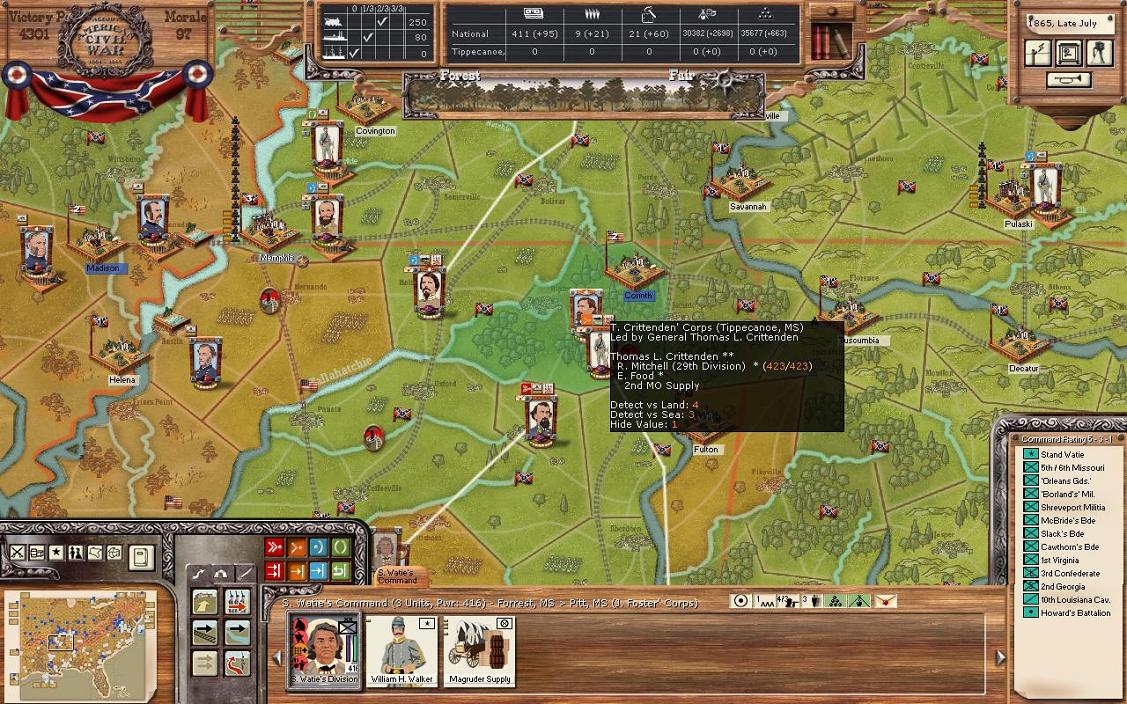The height and width of the screenshot is (704, 1127).
Task: Activate the red assault posture button
Action: tap(274, 547)
